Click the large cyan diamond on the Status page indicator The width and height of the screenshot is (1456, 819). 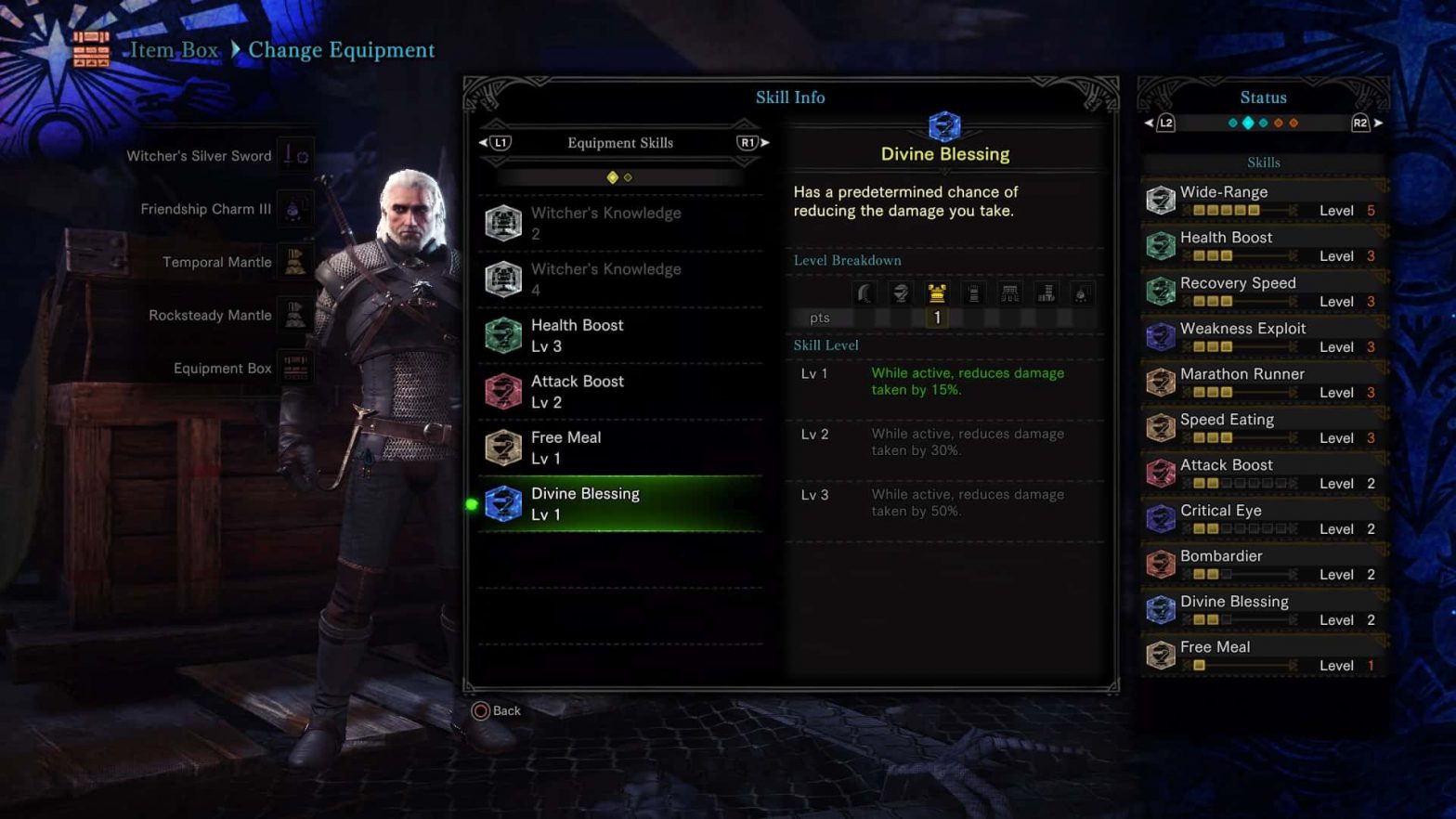pyautogui.click(x=1248, y=122)
